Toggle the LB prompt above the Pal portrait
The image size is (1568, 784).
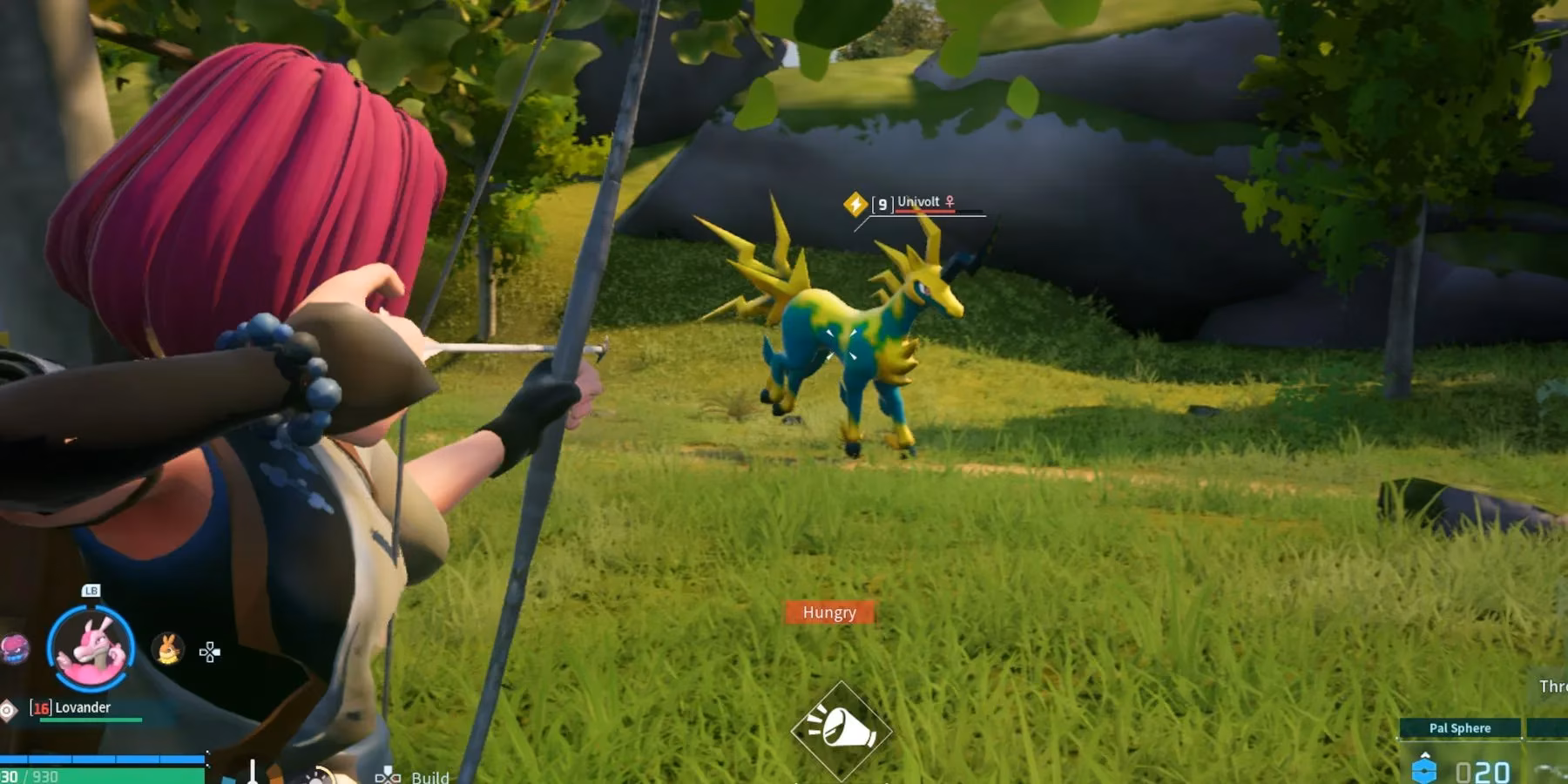click(x=91, y=591)
